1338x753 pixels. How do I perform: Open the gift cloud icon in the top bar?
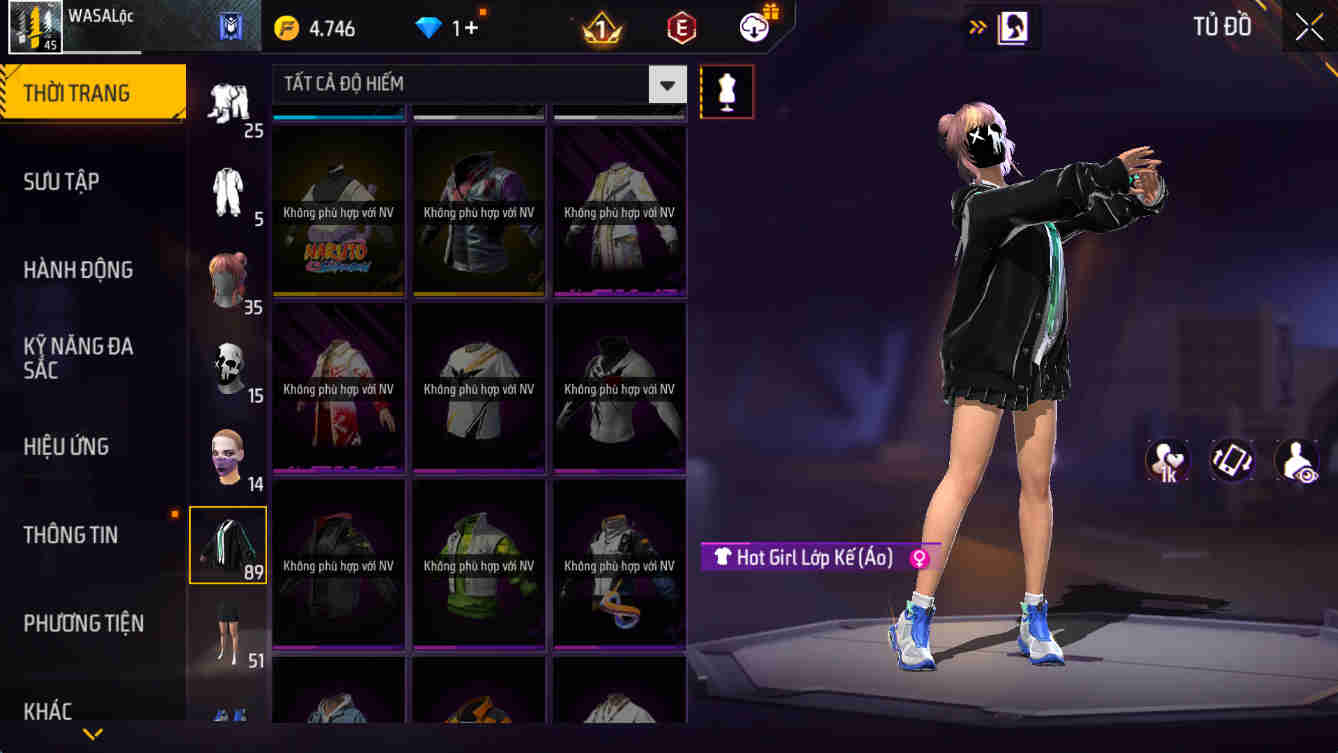pos(752,27)
